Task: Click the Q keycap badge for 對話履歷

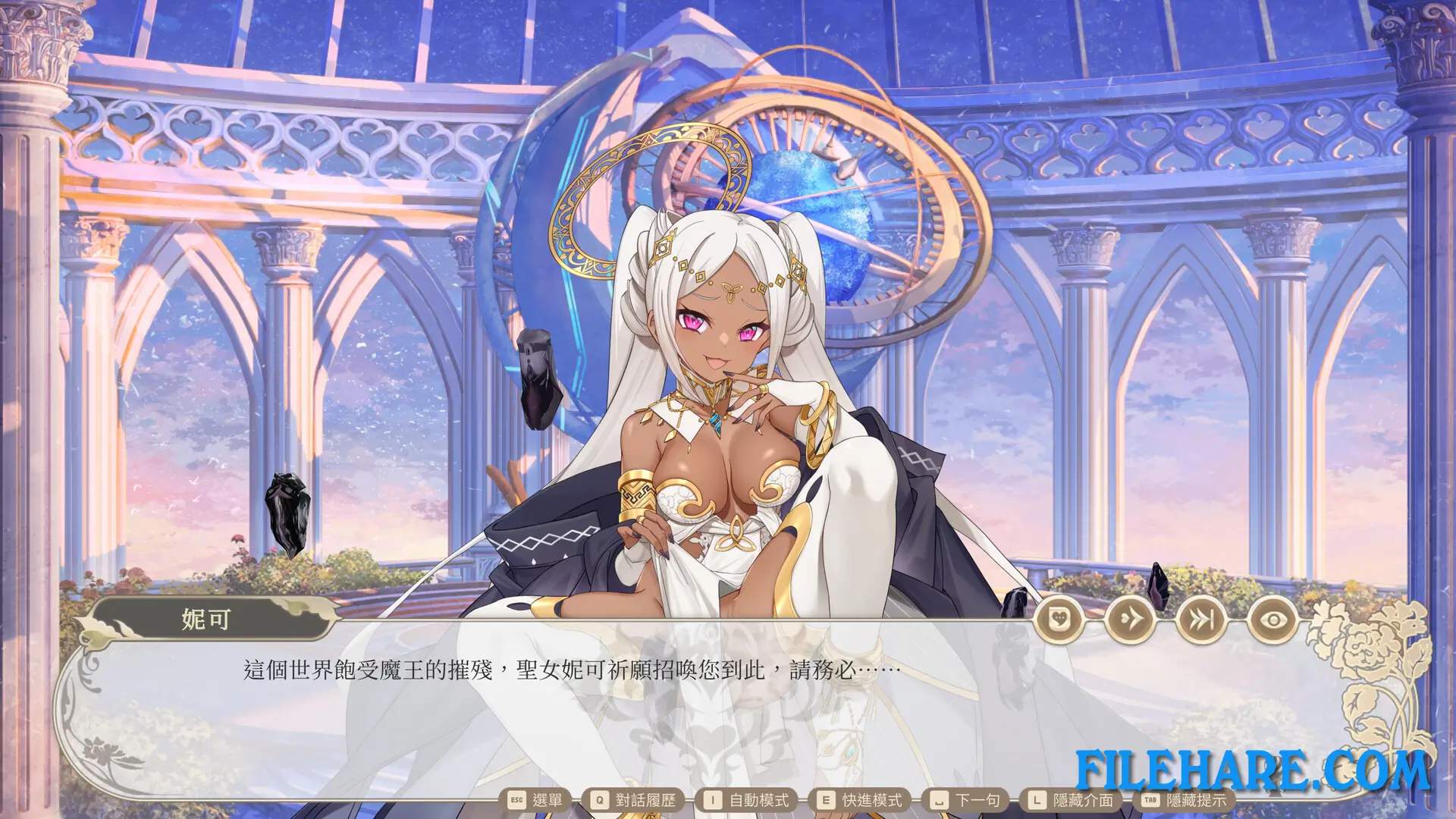Action: click(x=598, y=799)
